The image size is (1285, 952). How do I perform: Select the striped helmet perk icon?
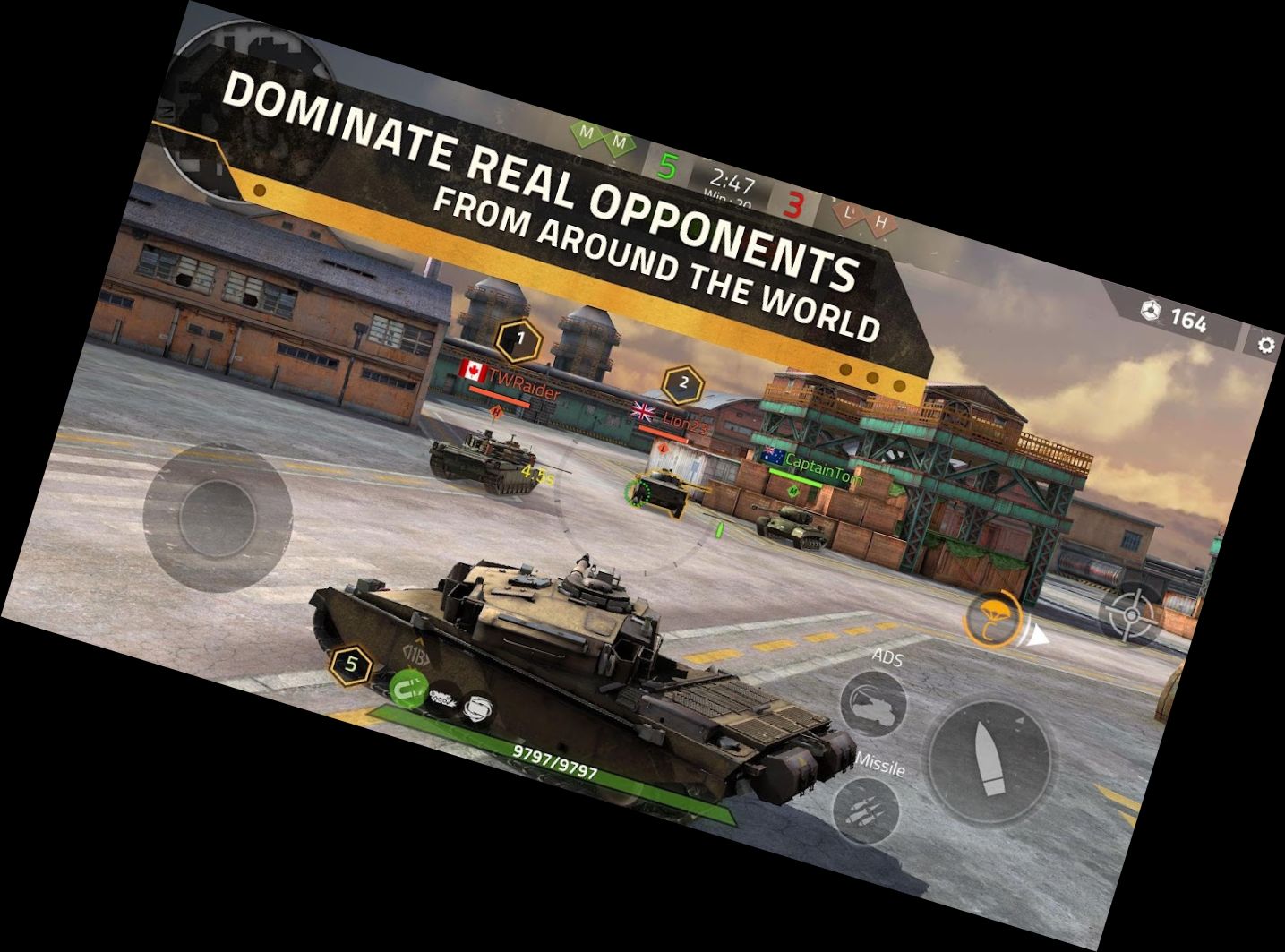479,711
